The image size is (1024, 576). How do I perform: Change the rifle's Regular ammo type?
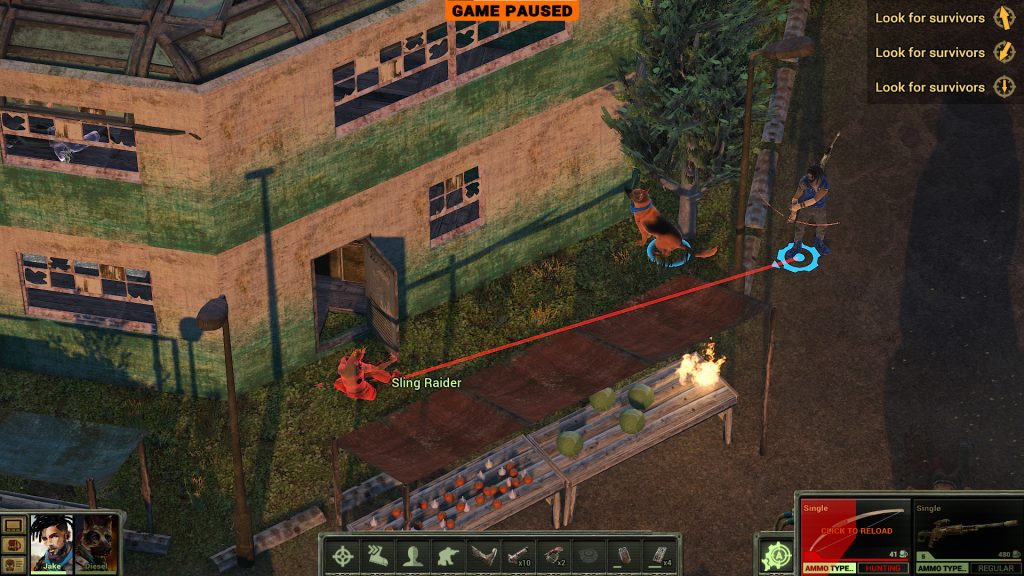click(995, 568)
